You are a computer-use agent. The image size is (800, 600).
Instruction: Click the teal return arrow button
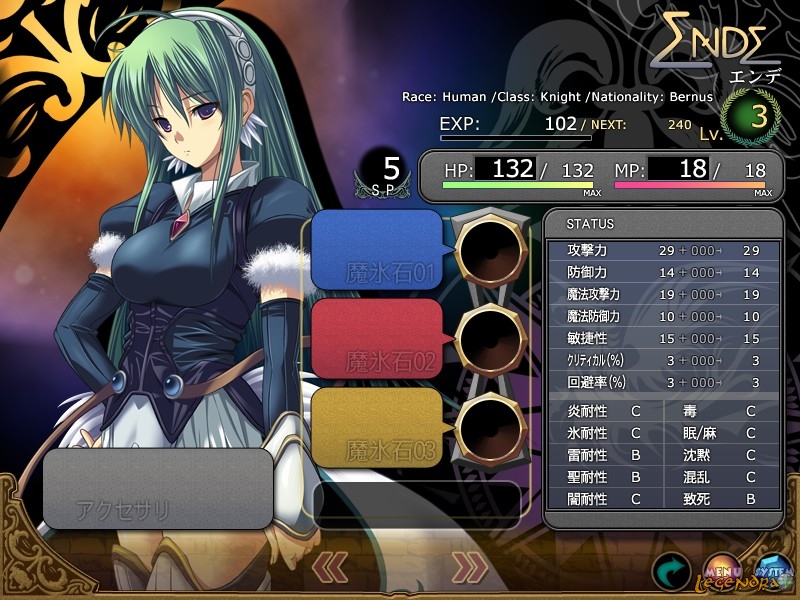pyautogui.click(x=672, y=570)
